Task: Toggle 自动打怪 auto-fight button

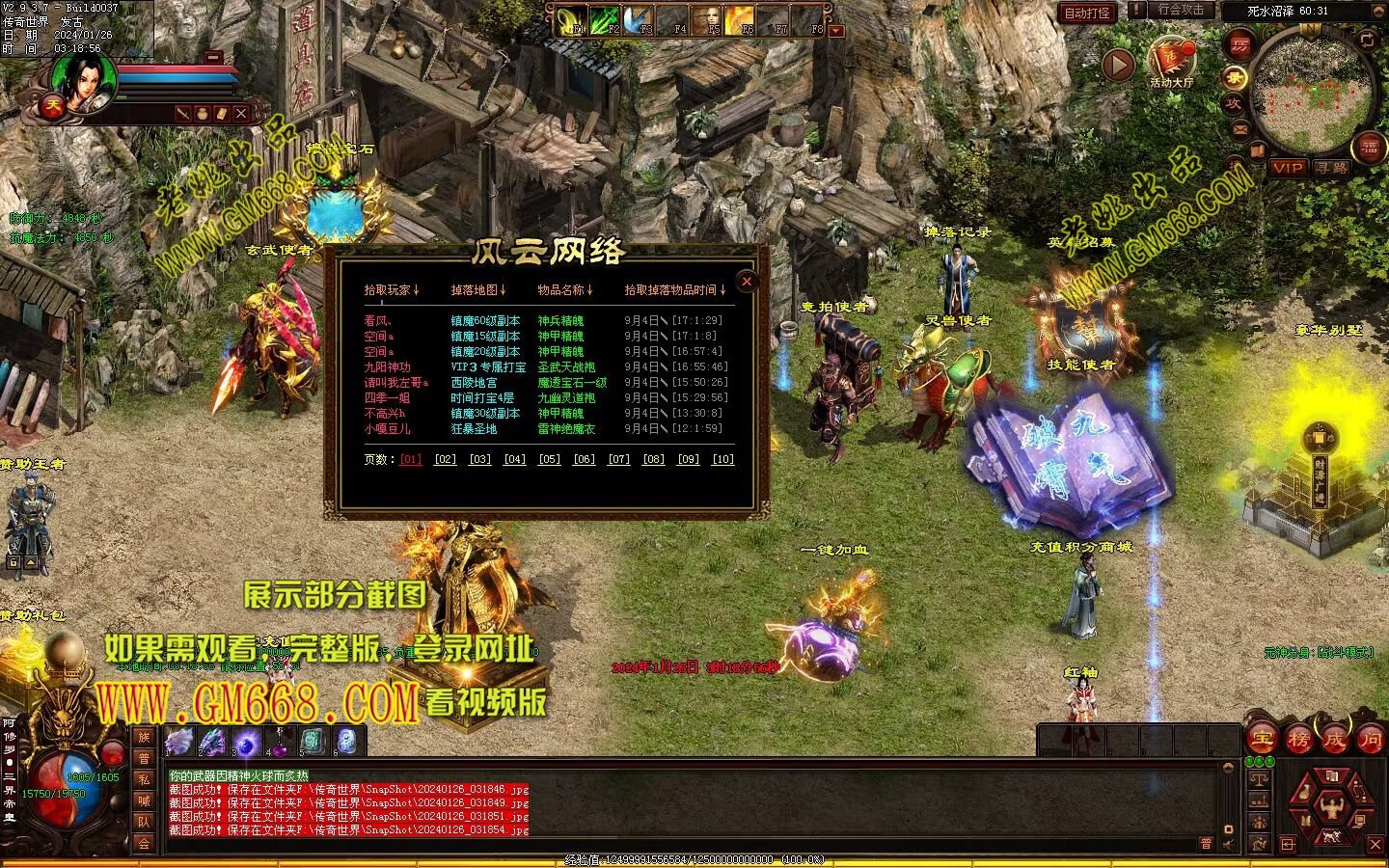Action: 1087,13
